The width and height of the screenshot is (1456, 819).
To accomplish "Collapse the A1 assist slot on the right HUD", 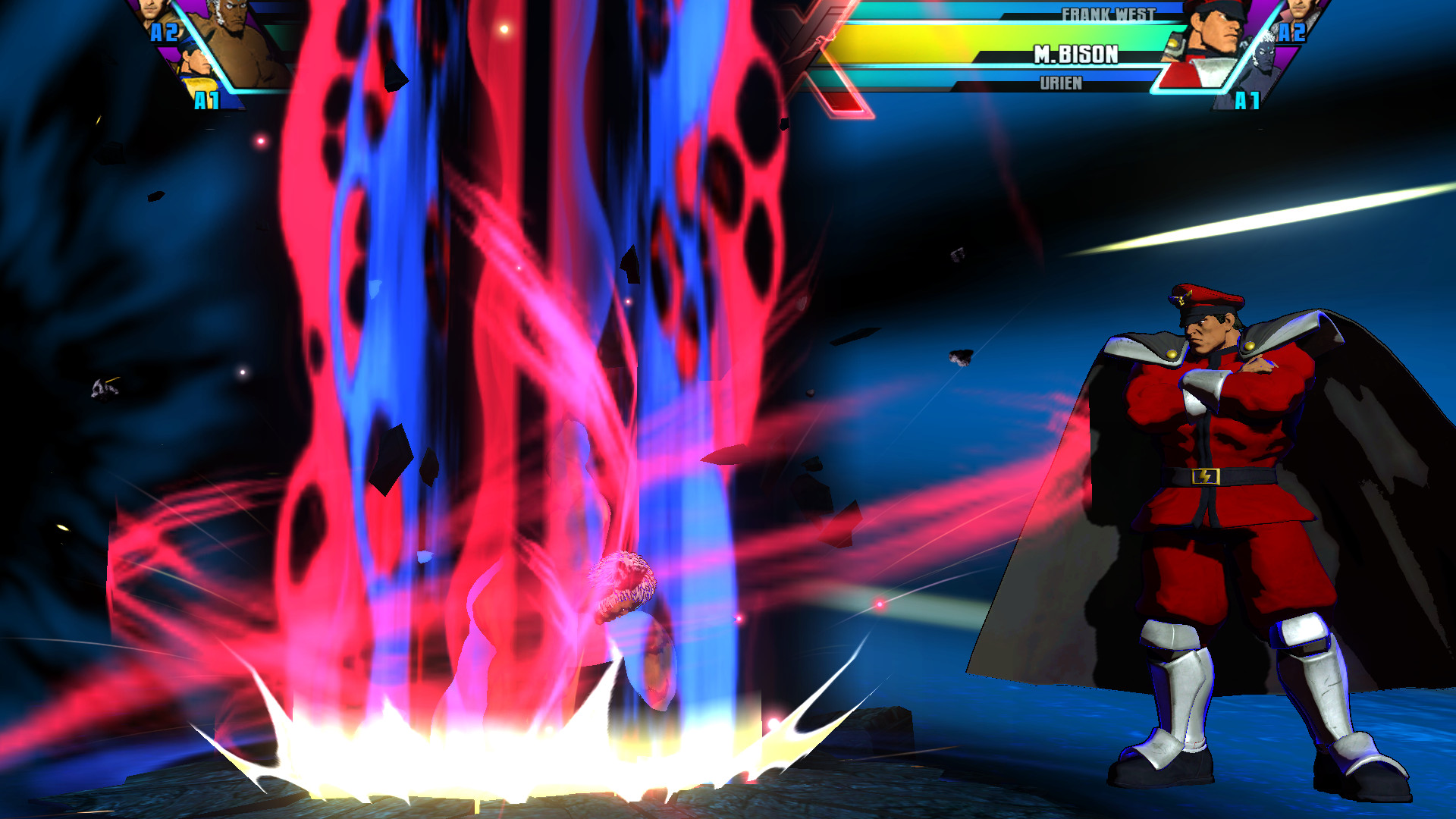I will click(1247, 101).
